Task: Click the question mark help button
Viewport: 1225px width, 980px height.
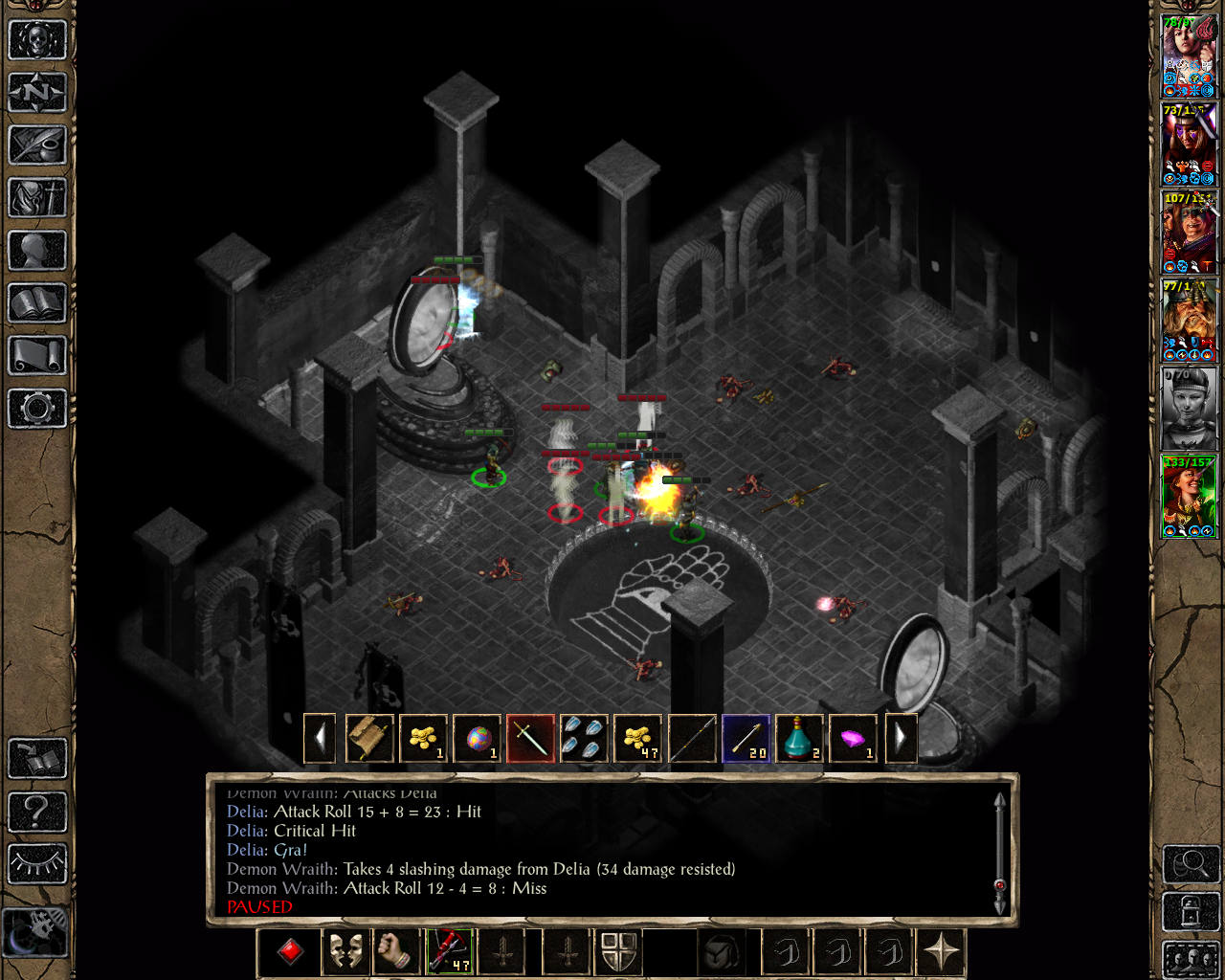Action: pos(37,812)
